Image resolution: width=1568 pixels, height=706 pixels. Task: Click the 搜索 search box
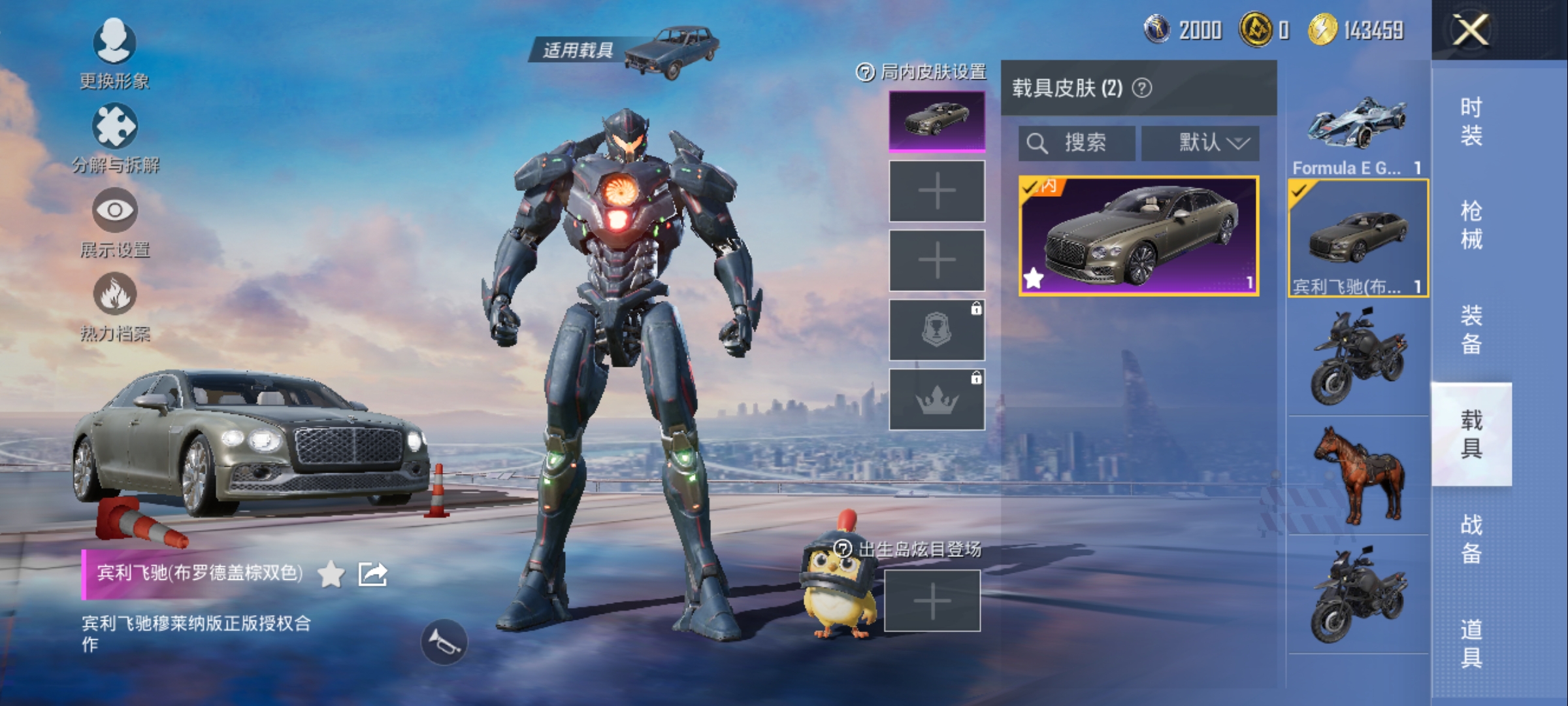(x=1077, y=143)
